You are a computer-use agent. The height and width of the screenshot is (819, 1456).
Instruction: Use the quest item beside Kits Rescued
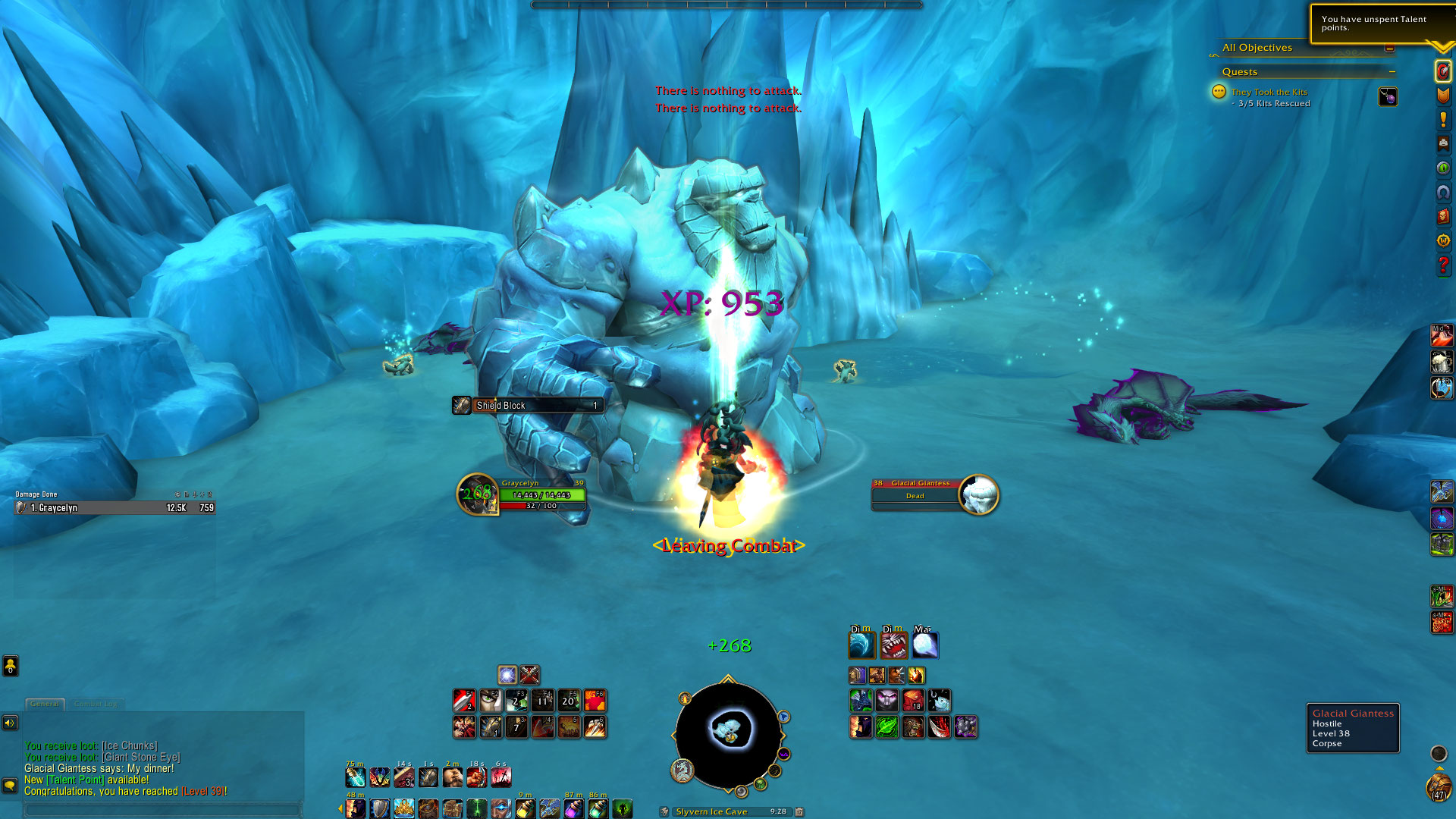[x=1388, y=97]
